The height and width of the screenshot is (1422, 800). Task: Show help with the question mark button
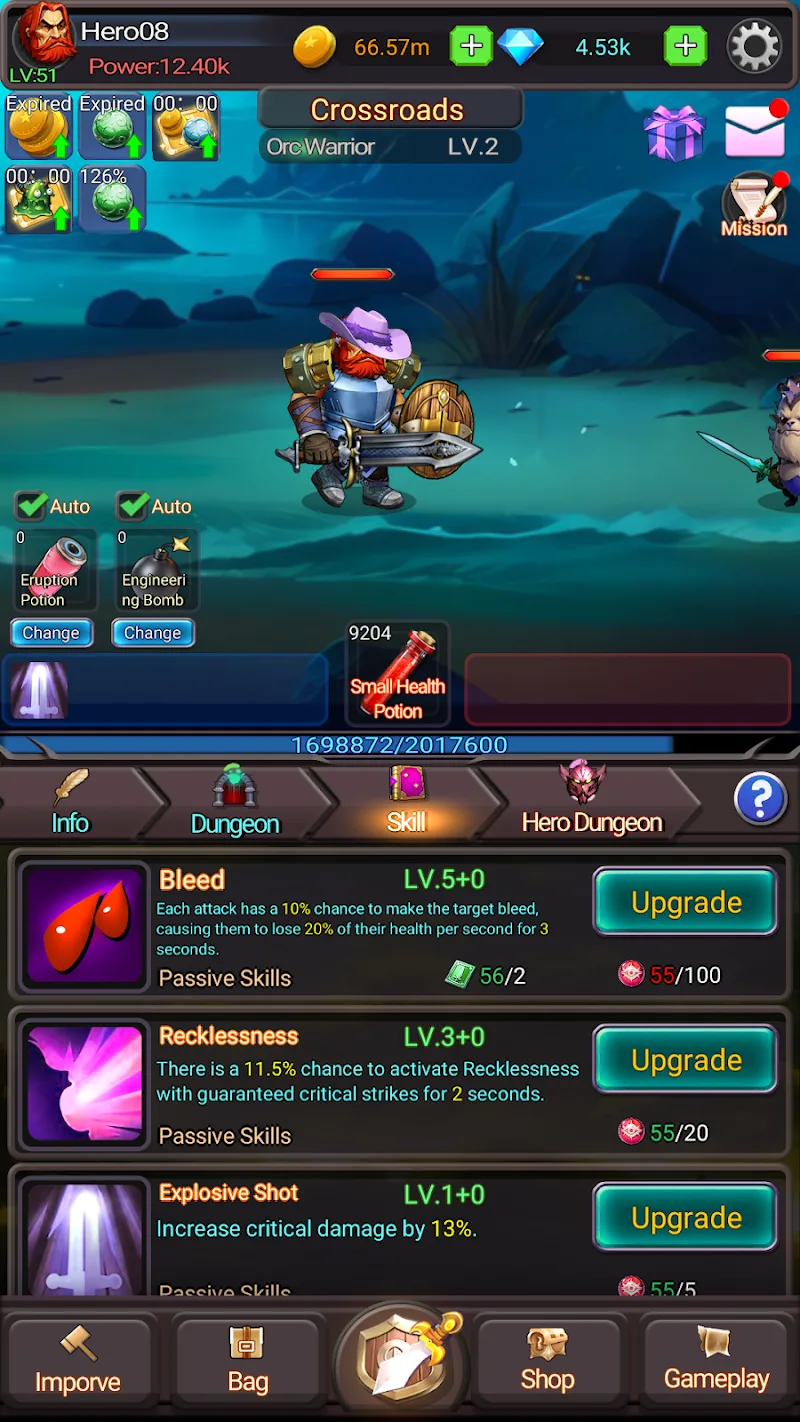(x=760, y=799)
